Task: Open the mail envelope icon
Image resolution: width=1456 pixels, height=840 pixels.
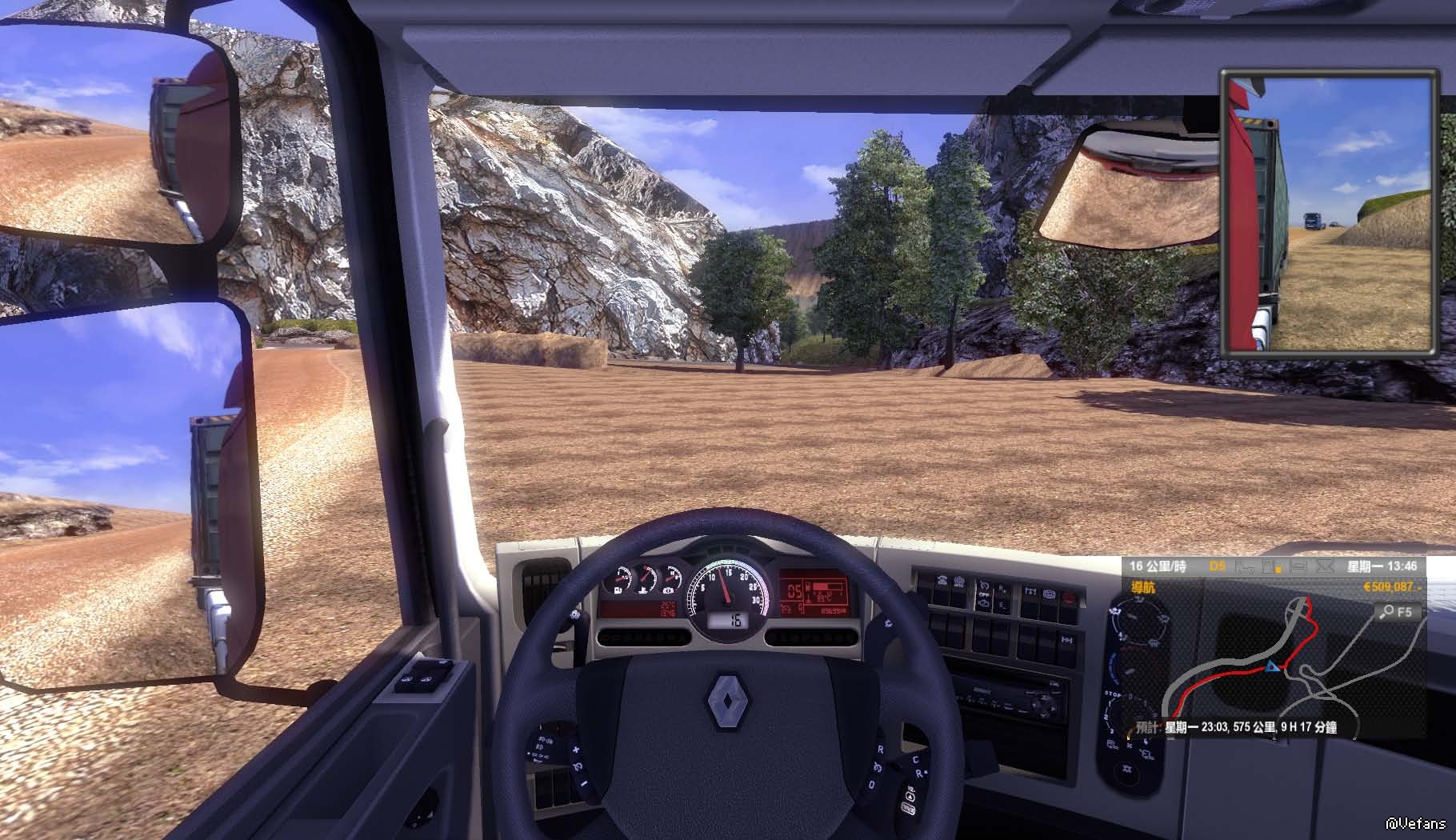Action: (1324, 566)
